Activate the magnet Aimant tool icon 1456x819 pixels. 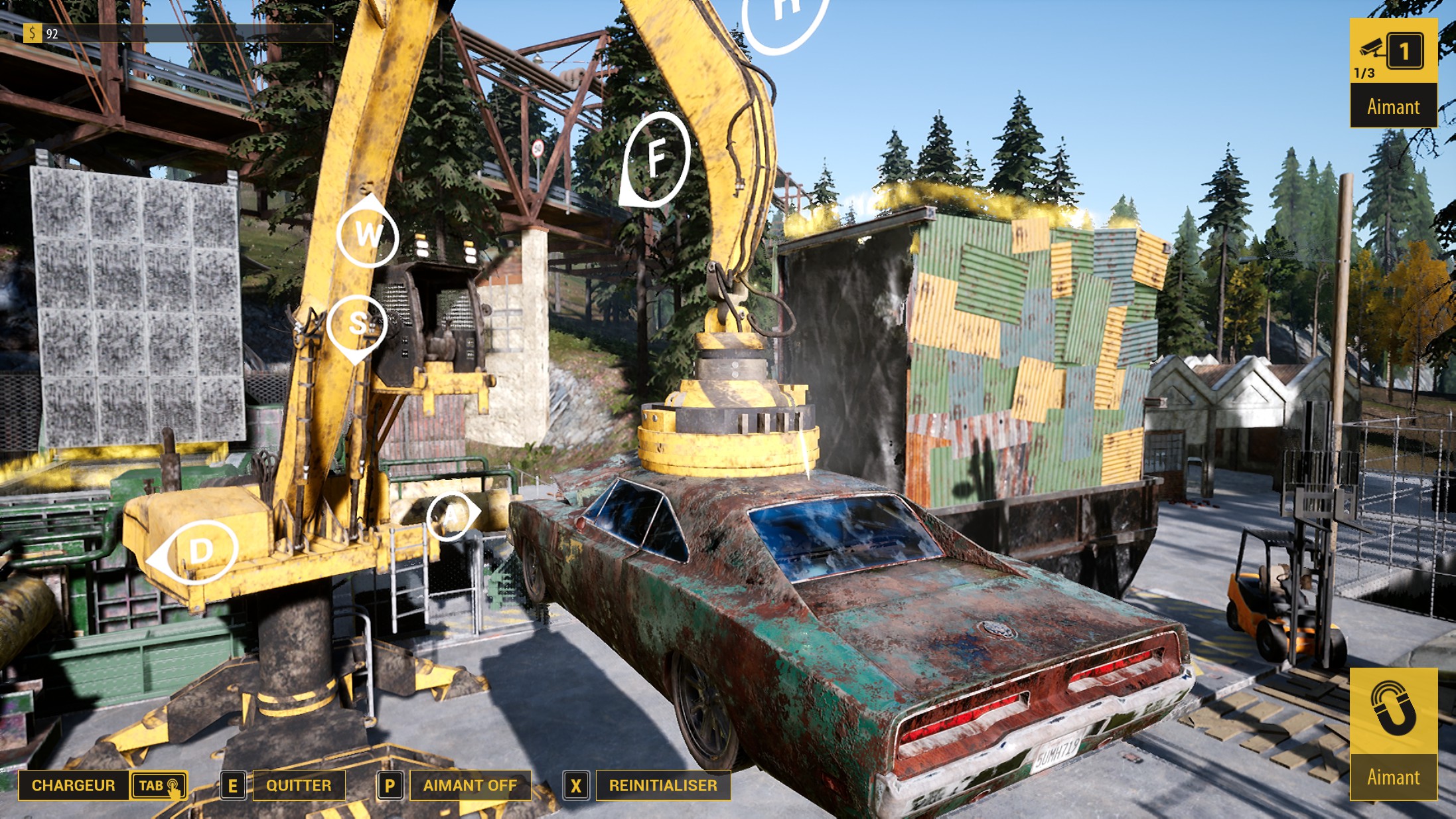click(x=1393, y=711)
